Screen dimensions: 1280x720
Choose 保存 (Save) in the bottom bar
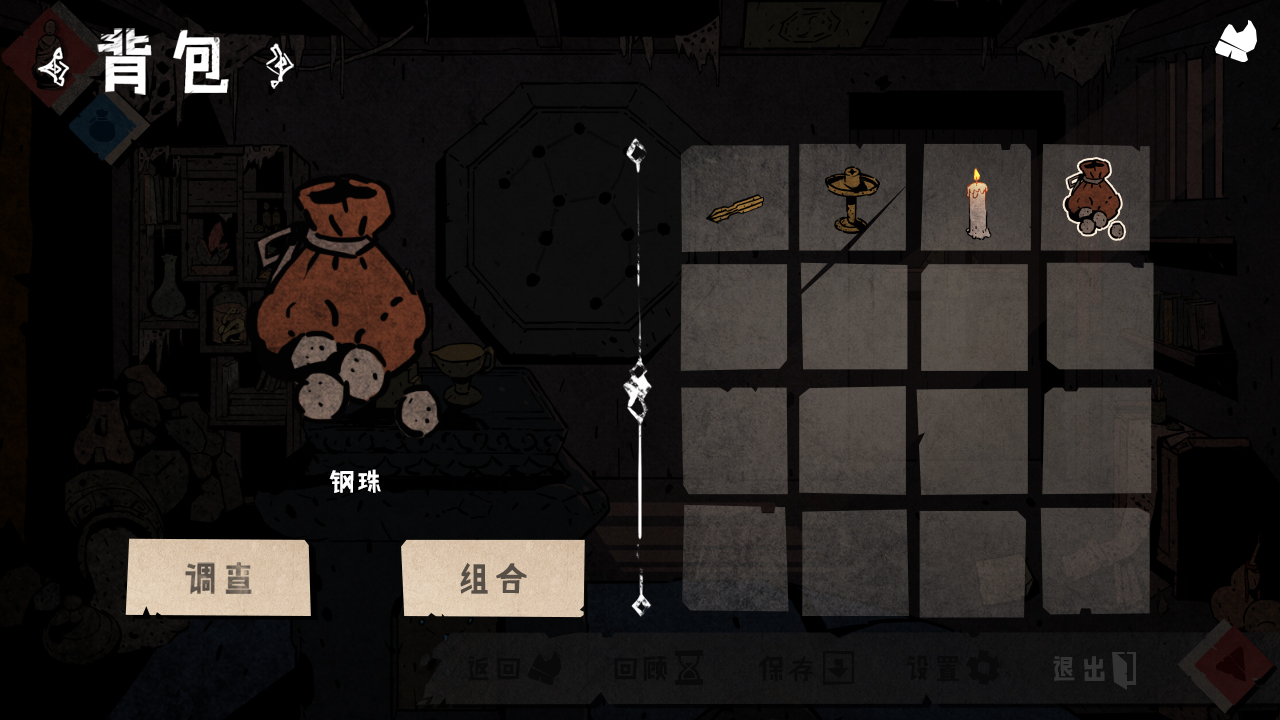806,669
